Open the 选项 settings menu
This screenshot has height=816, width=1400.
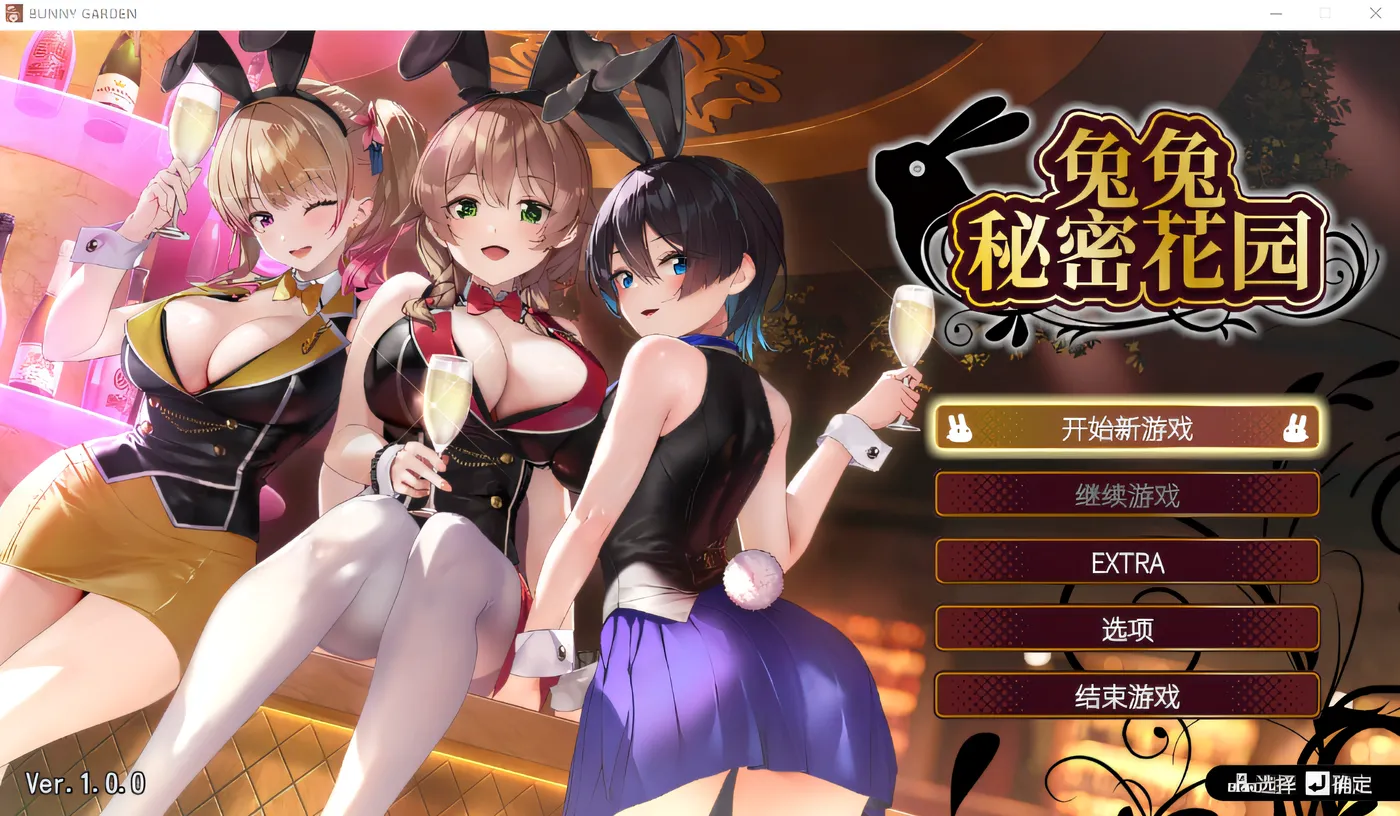[1127, 629]
